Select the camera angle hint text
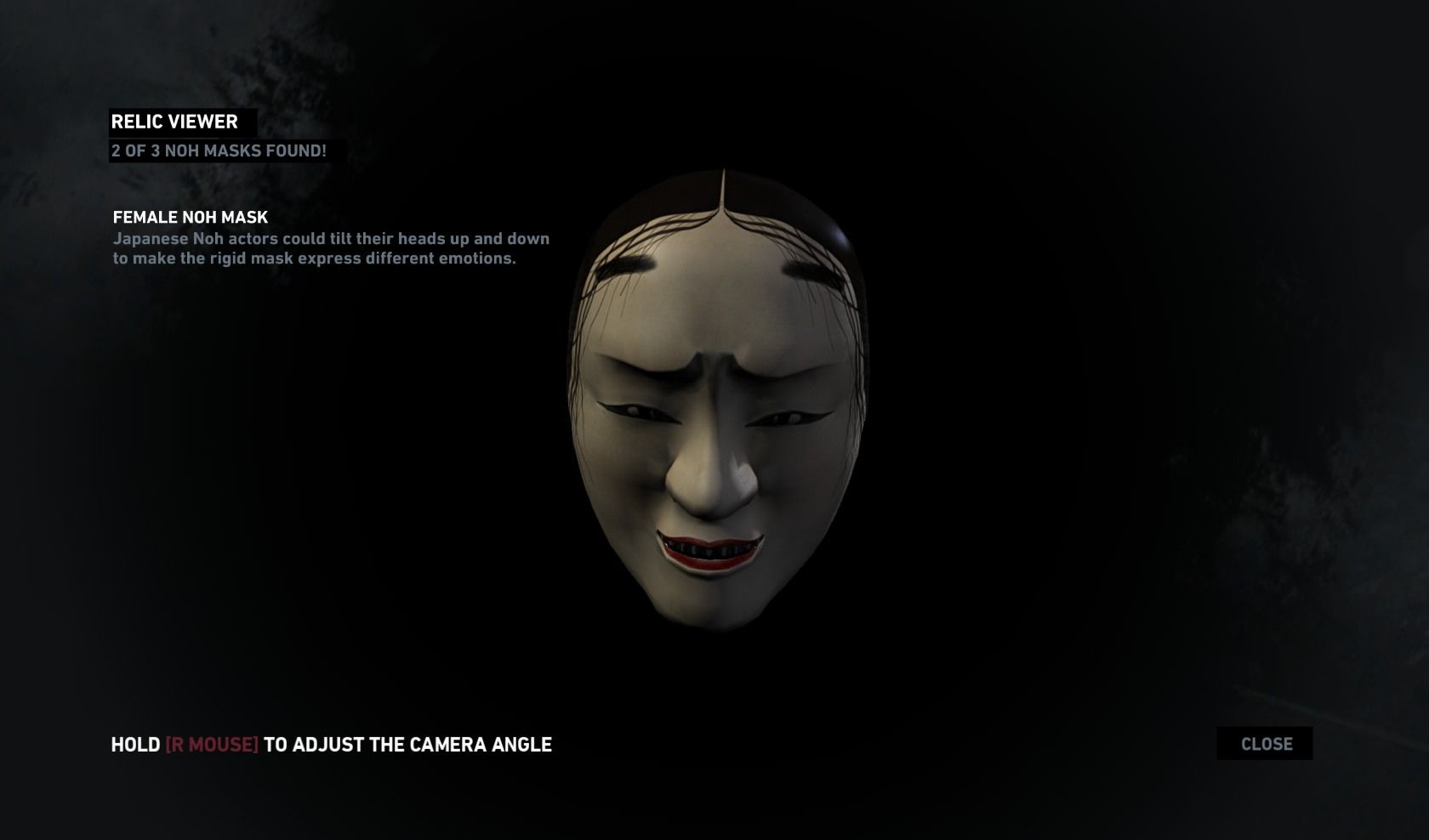The height and width of the screenshot is (840, 1429). (331, 745)
